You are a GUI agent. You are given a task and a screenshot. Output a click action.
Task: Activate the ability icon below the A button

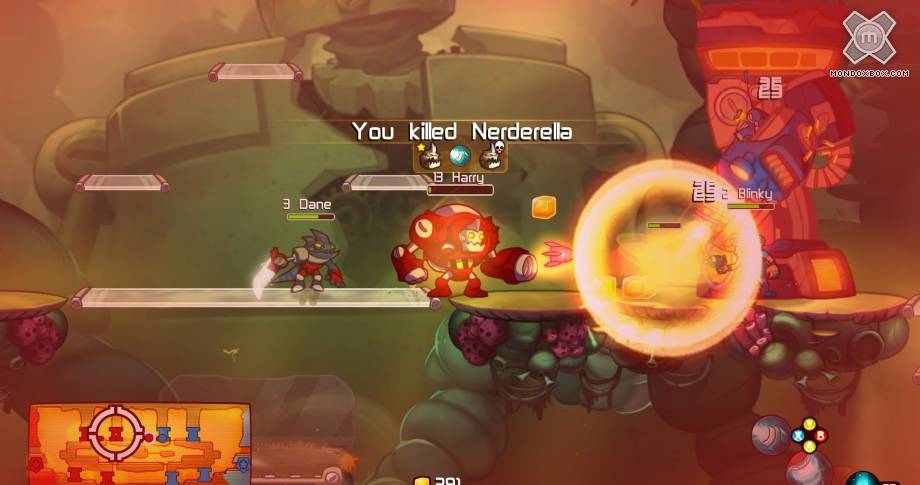(806, 468)
